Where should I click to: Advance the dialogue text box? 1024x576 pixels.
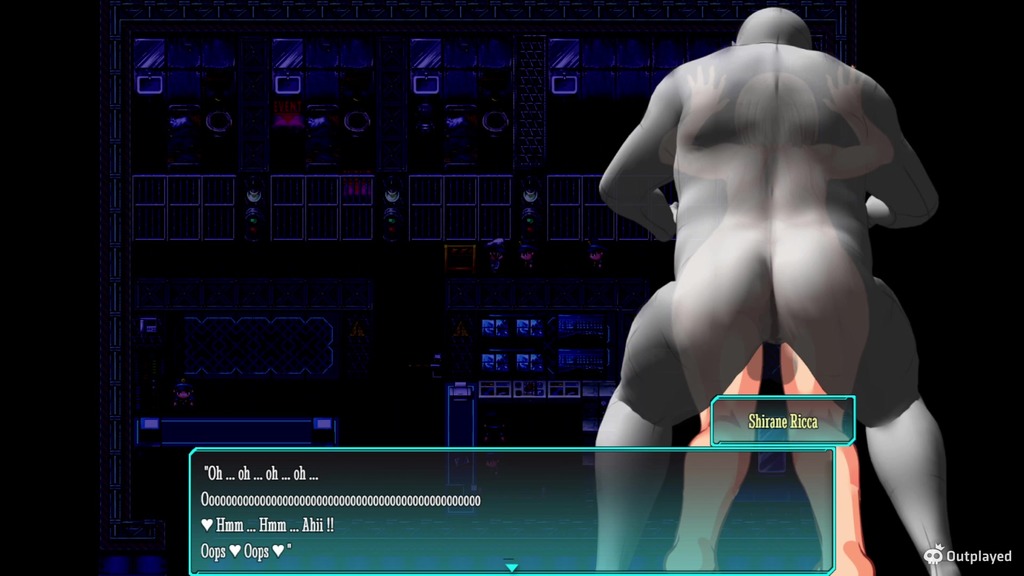511,510
